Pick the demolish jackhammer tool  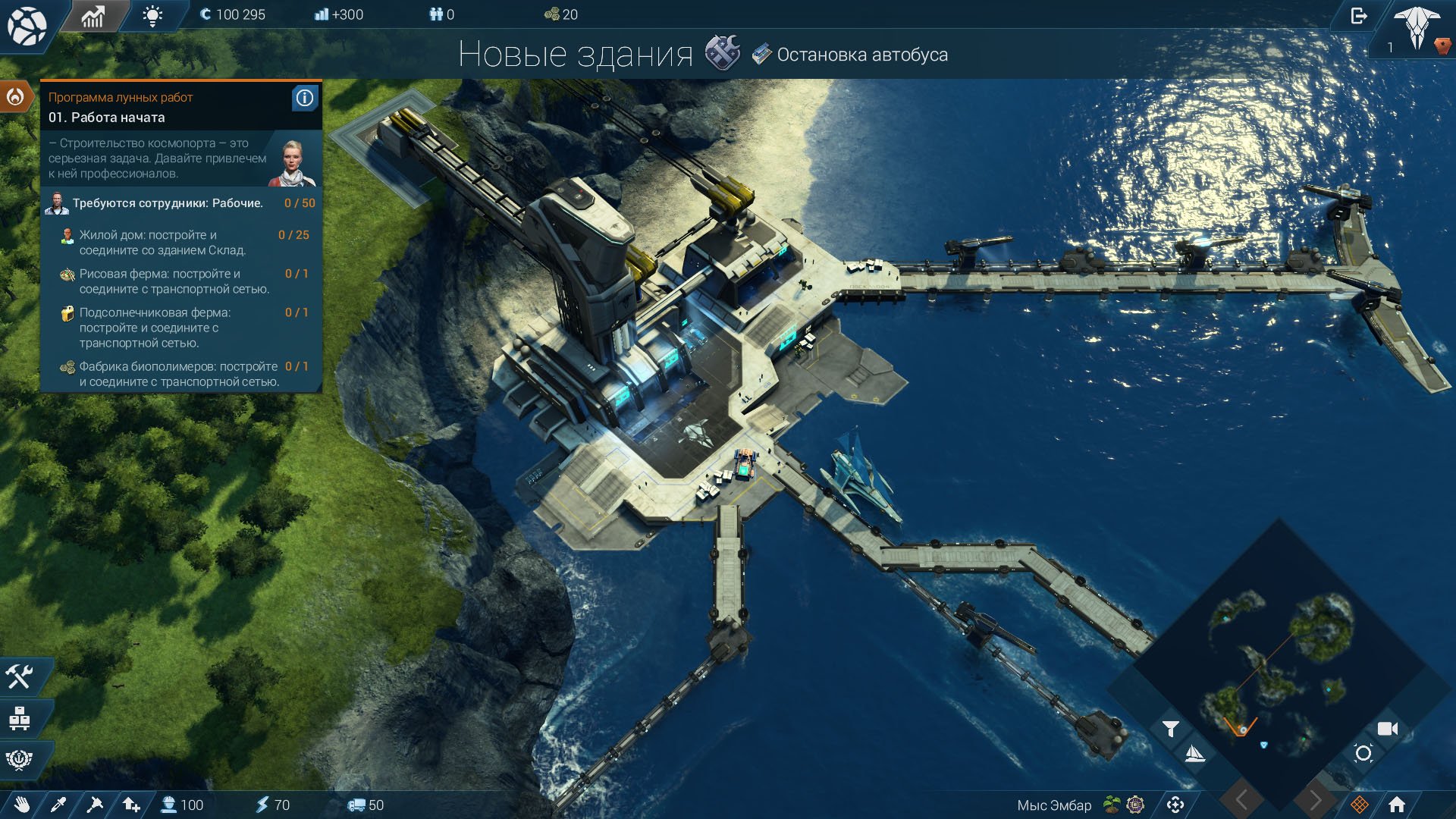coord(95,805)
